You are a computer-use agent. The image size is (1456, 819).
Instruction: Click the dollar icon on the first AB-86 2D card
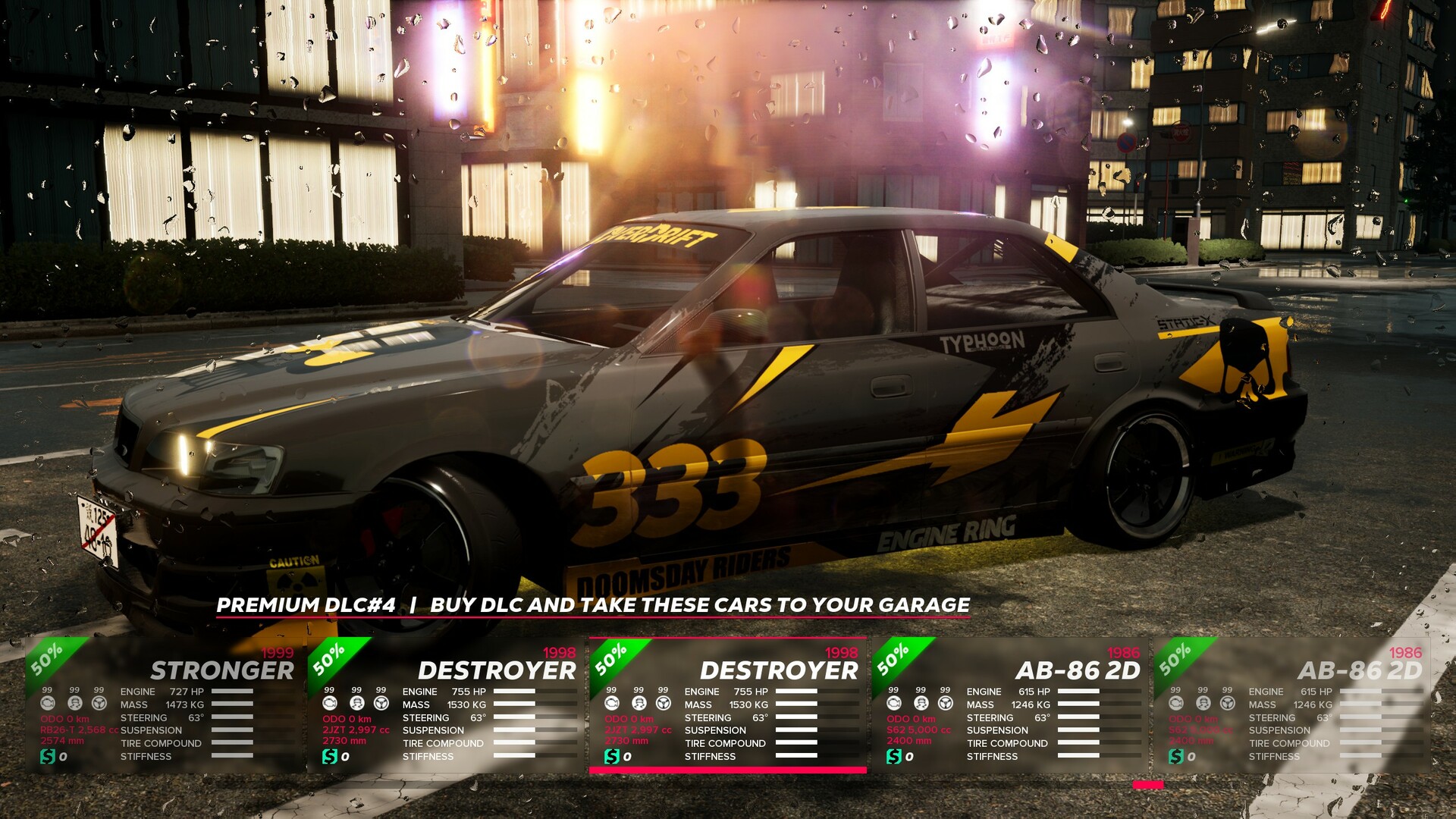(x=895, y=756)
